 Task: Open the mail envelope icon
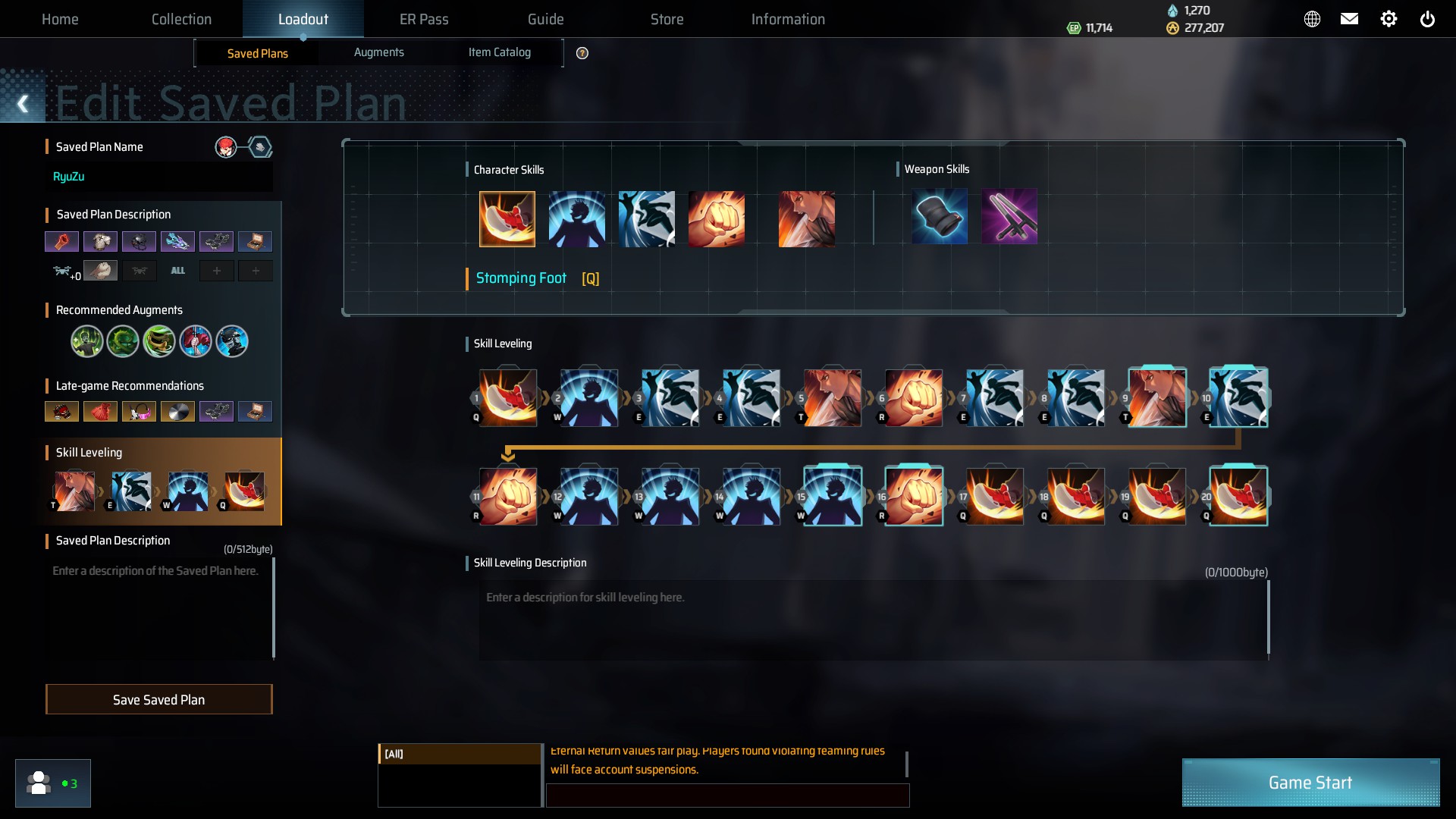pos(1349,19)
